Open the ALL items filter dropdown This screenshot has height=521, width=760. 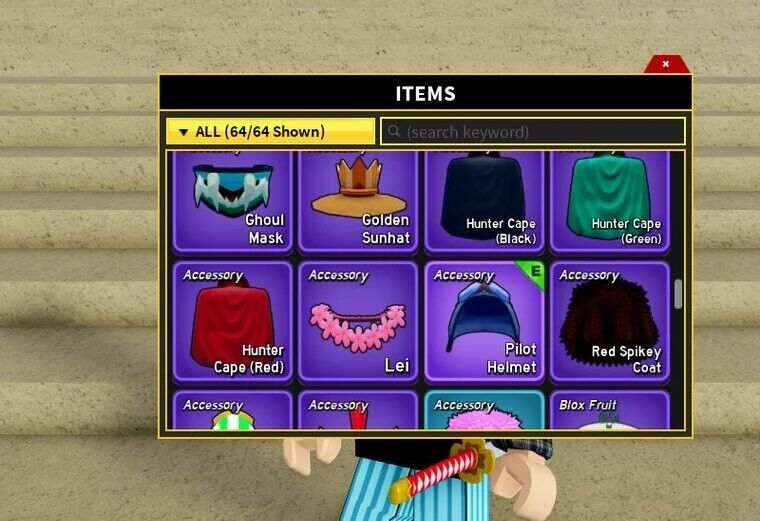(270, 131)
